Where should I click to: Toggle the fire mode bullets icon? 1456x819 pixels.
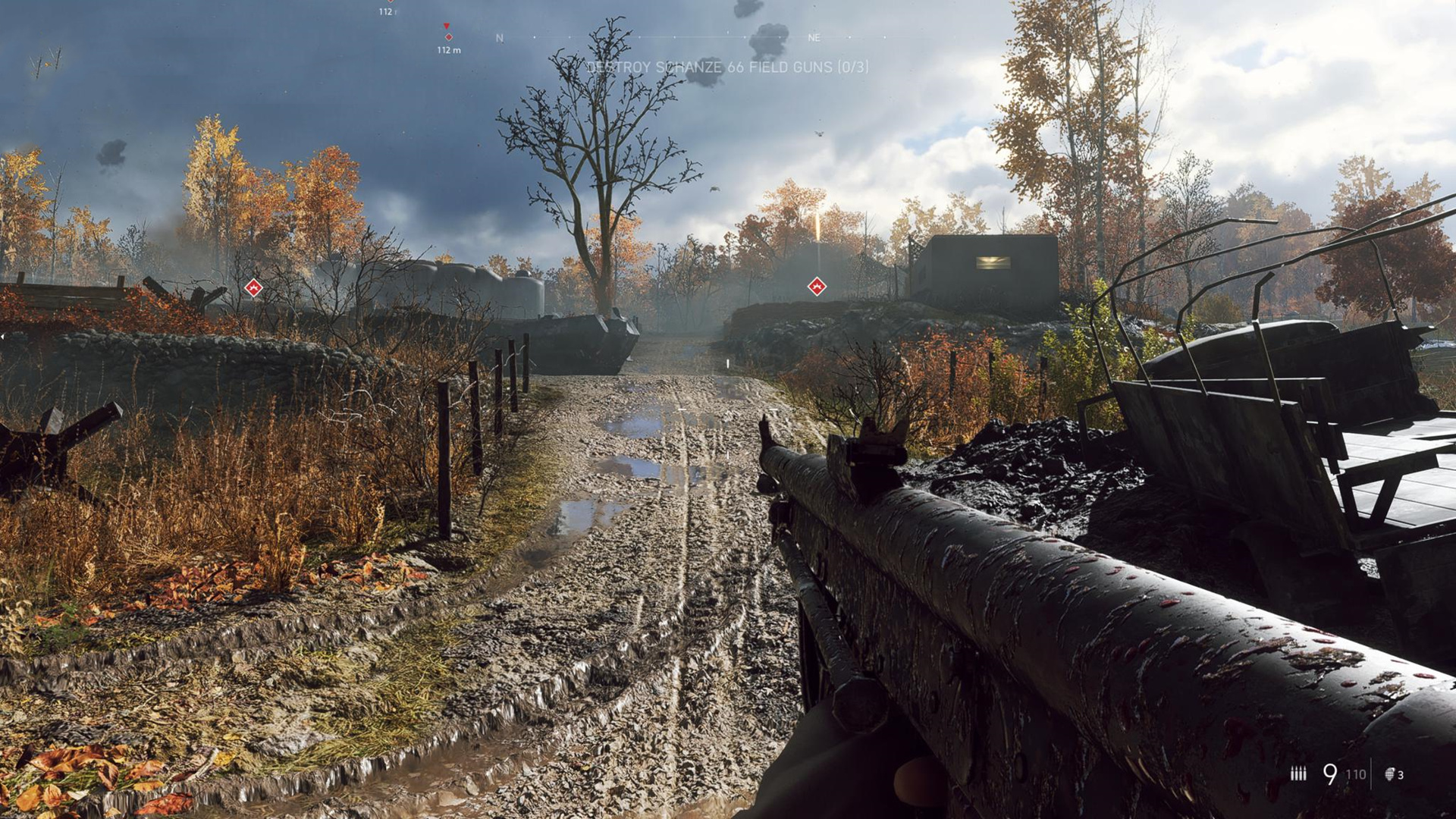point(1298,773)
